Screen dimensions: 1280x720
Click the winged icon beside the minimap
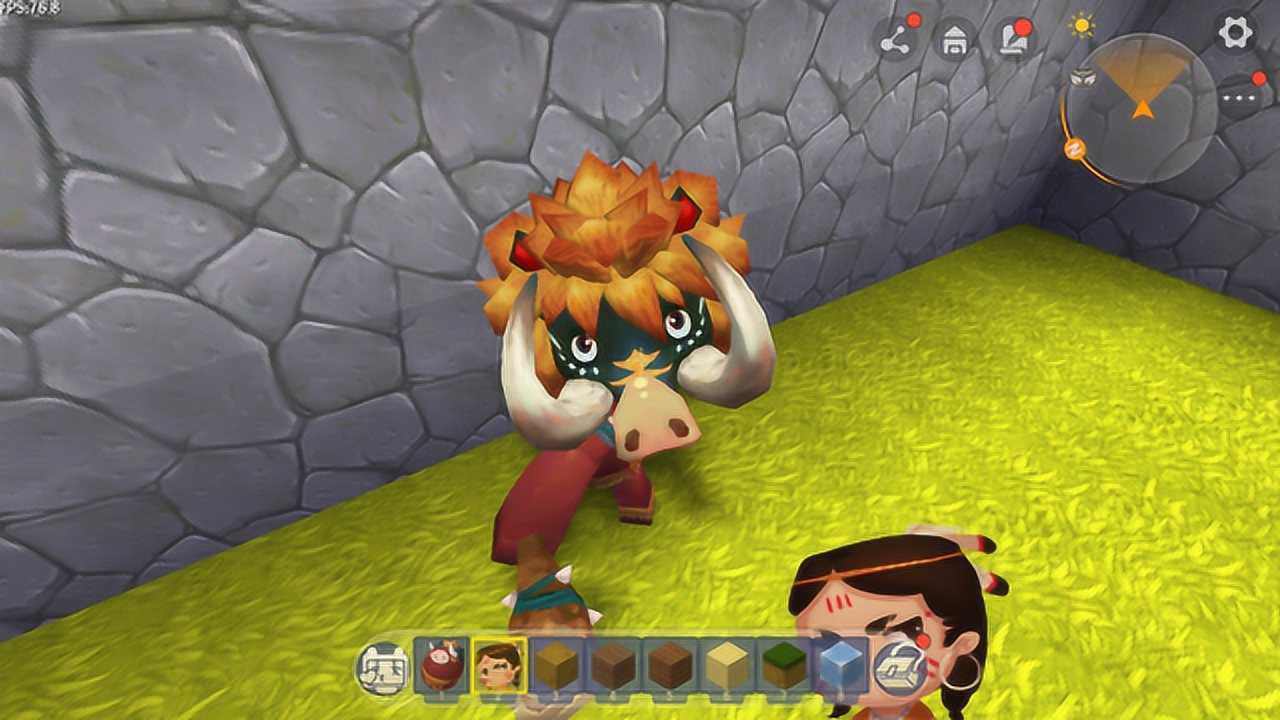pos(1080,76)
